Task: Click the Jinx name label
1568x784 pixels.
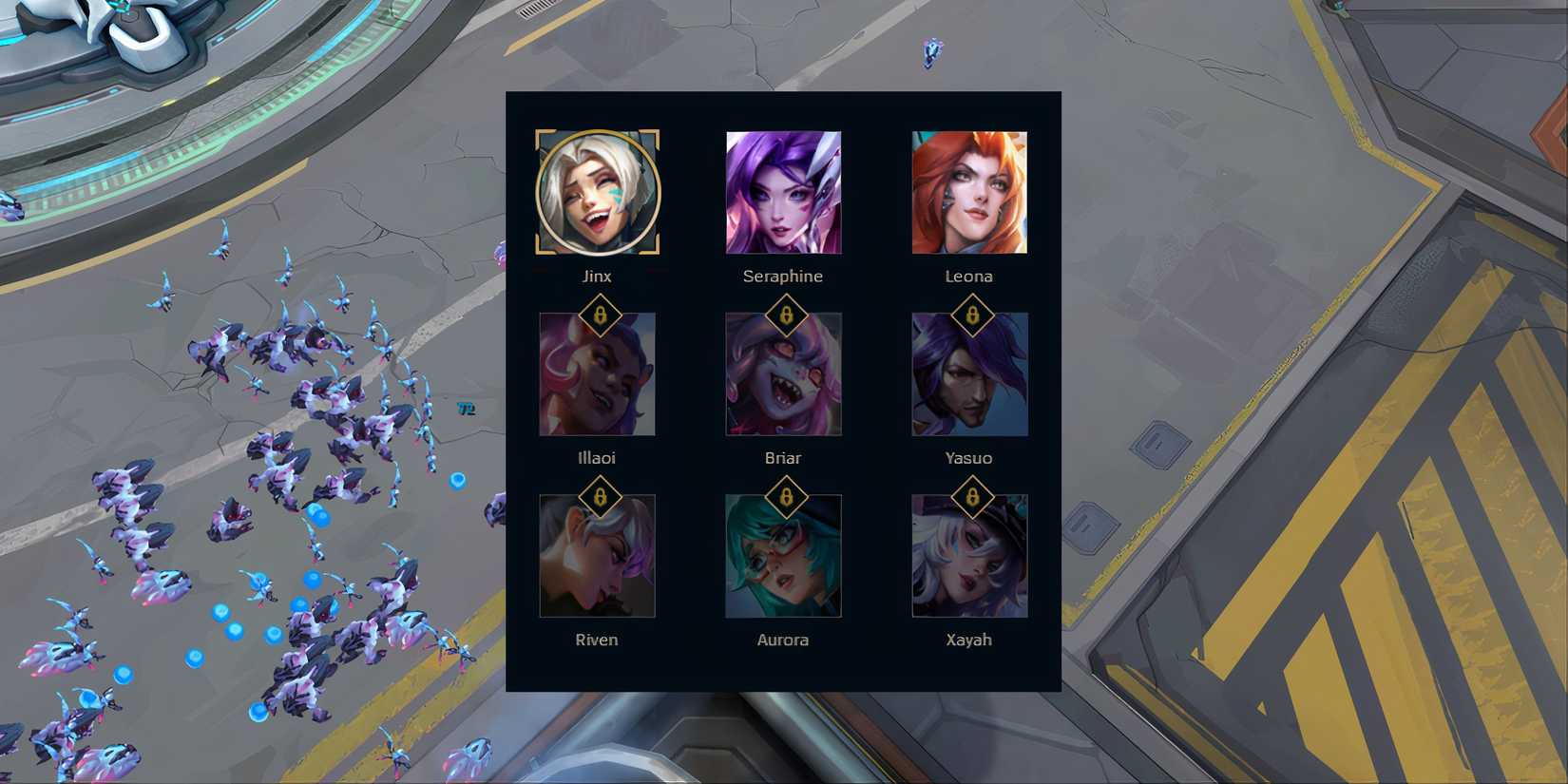Action: (x=598, y=276)
